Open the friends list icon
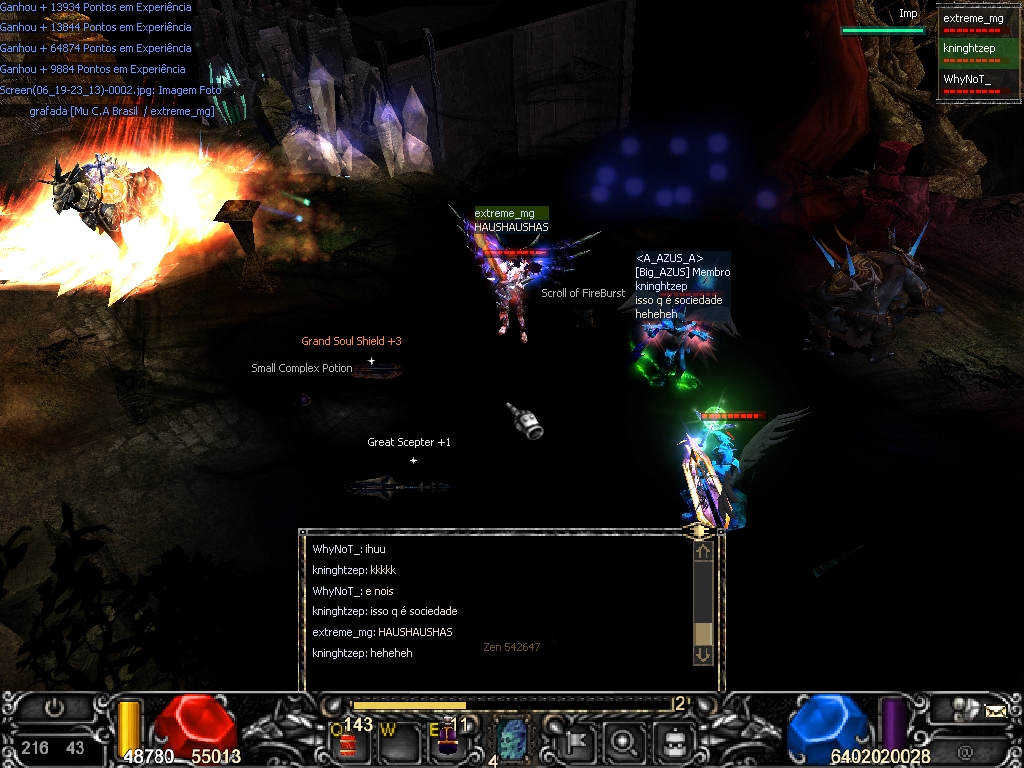This screenshot has height=768, width=1024. point(964,709)
